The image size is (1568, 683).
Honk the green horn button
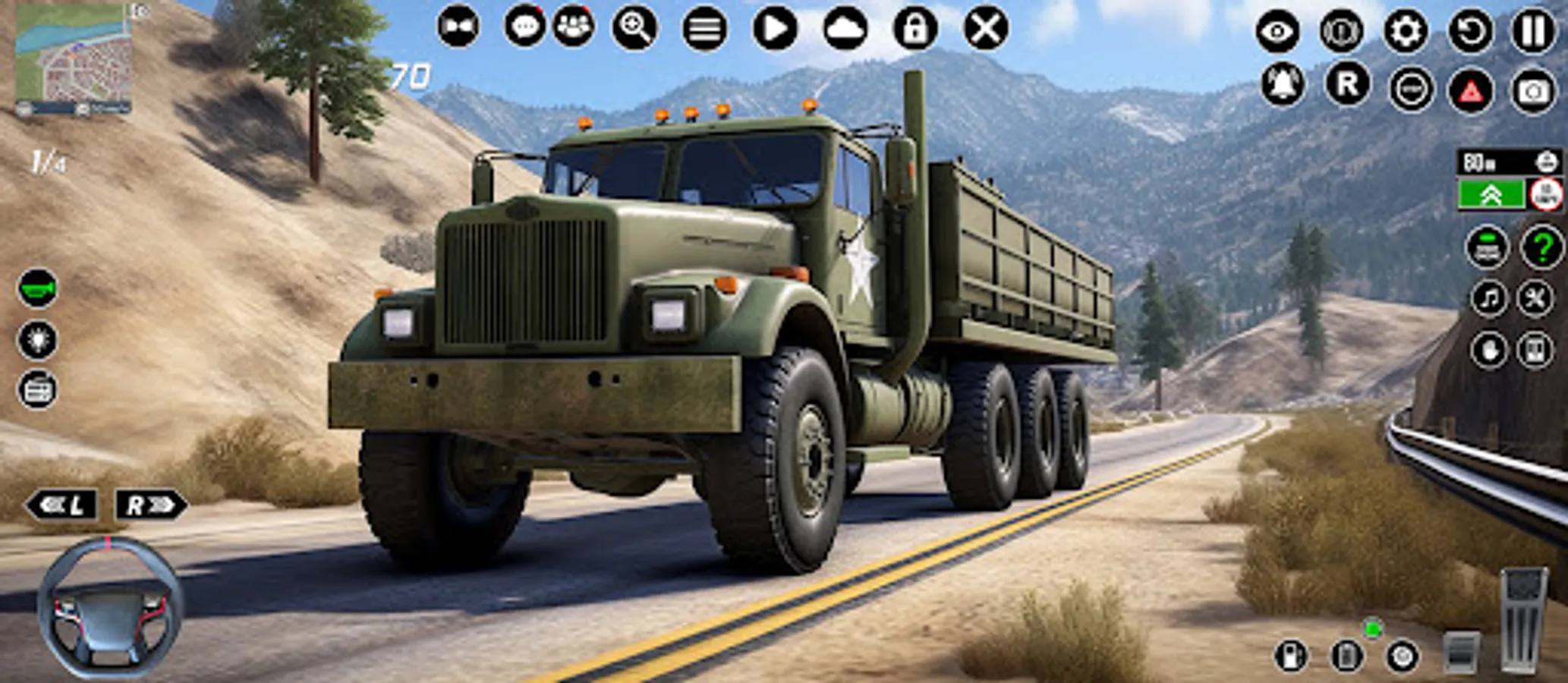click(36, 288)
